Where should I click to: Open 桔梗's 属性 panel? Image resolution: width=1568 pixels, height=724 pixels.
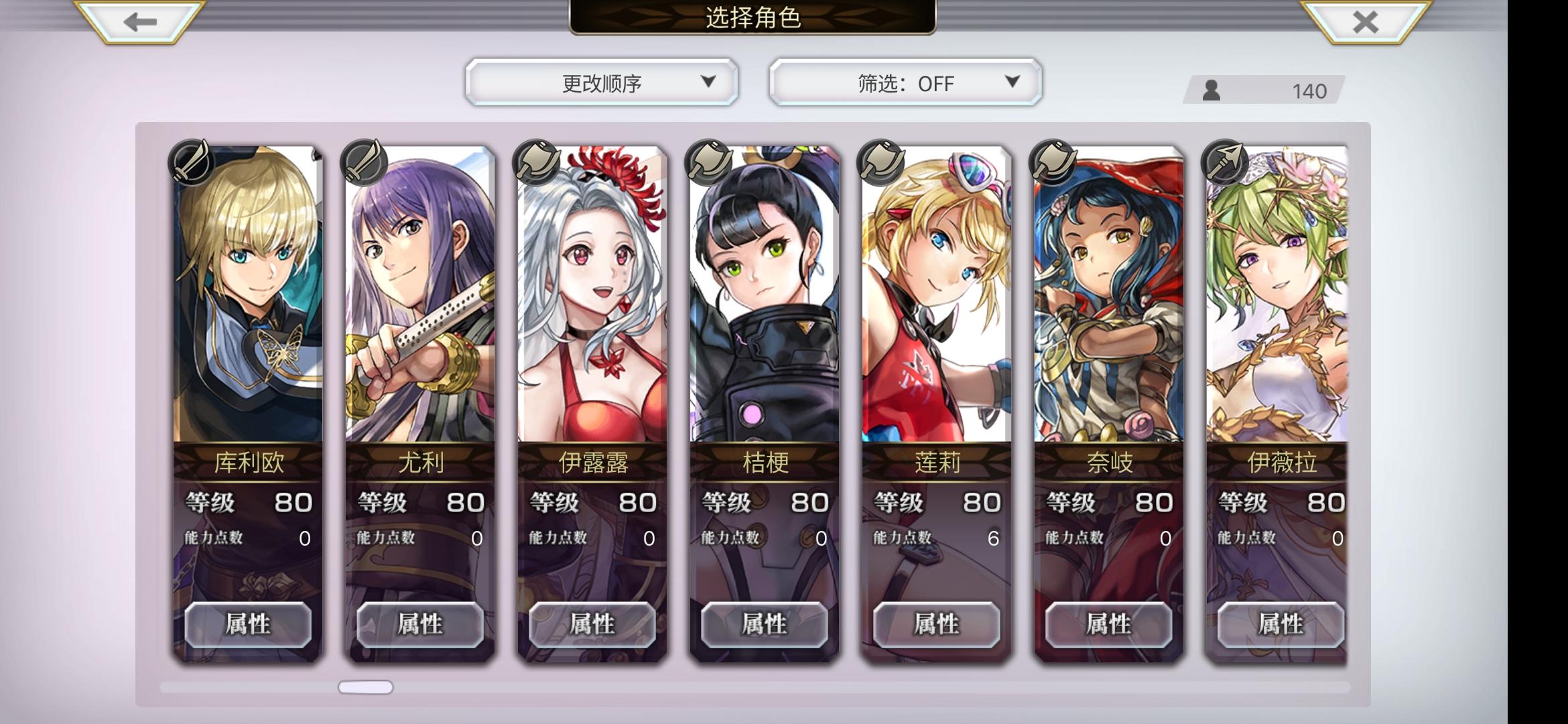point(765,624)
